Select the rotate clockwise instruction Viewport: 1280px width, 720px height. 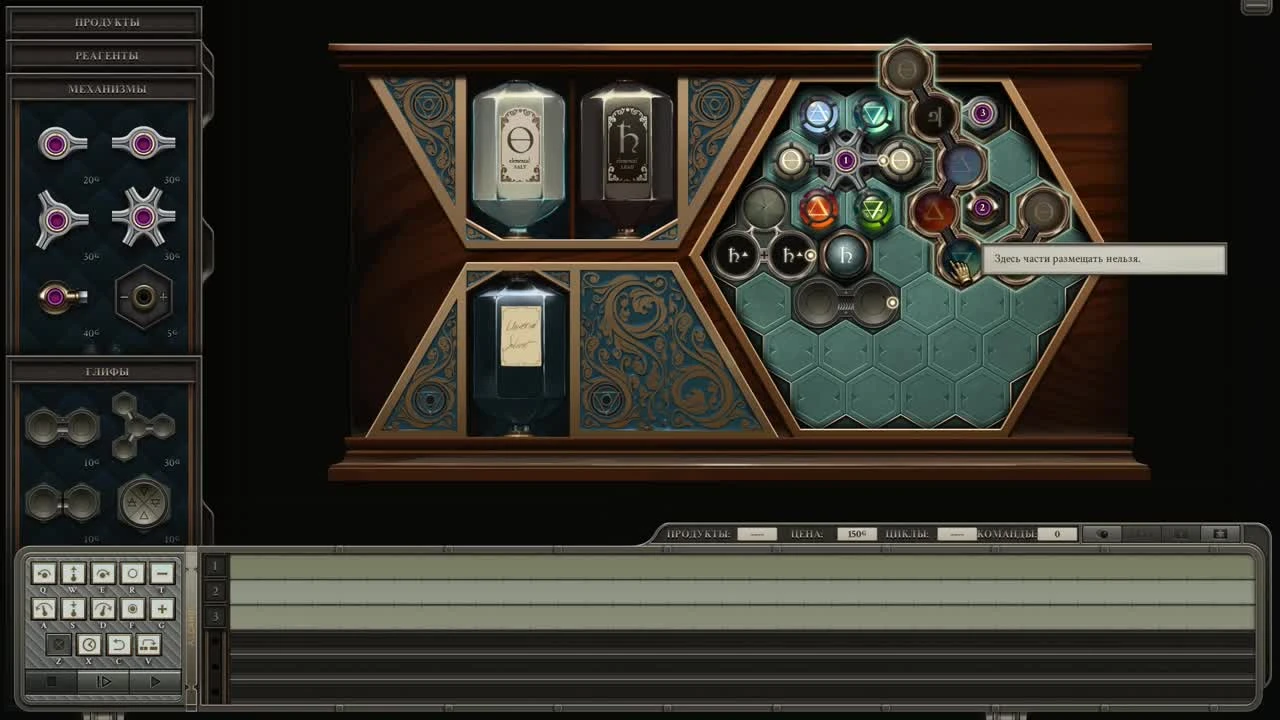point(103,573)
